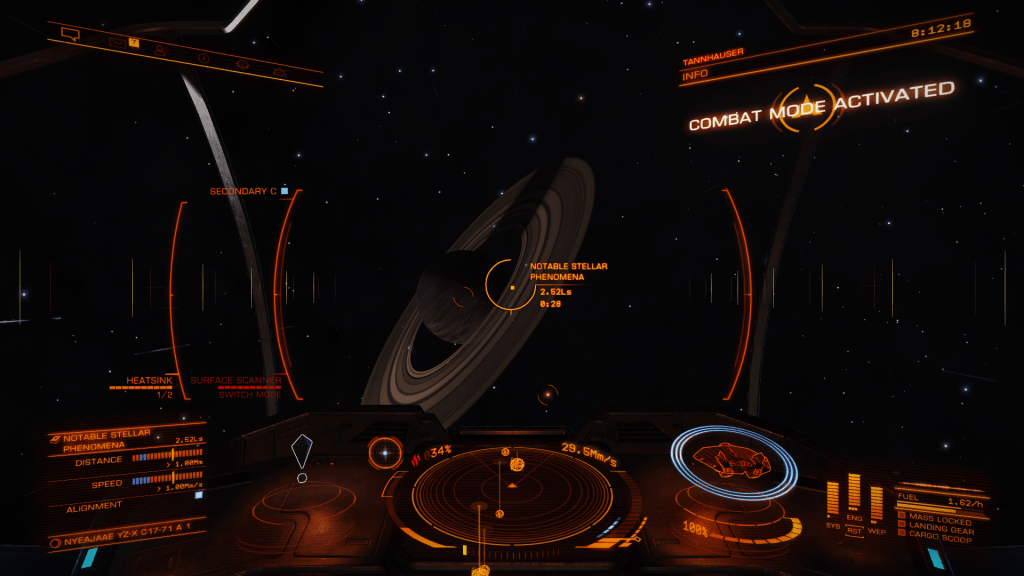Open the chat speech-bubble comms icon
The height and width of the screenshot is (576, 1024).
70,34
